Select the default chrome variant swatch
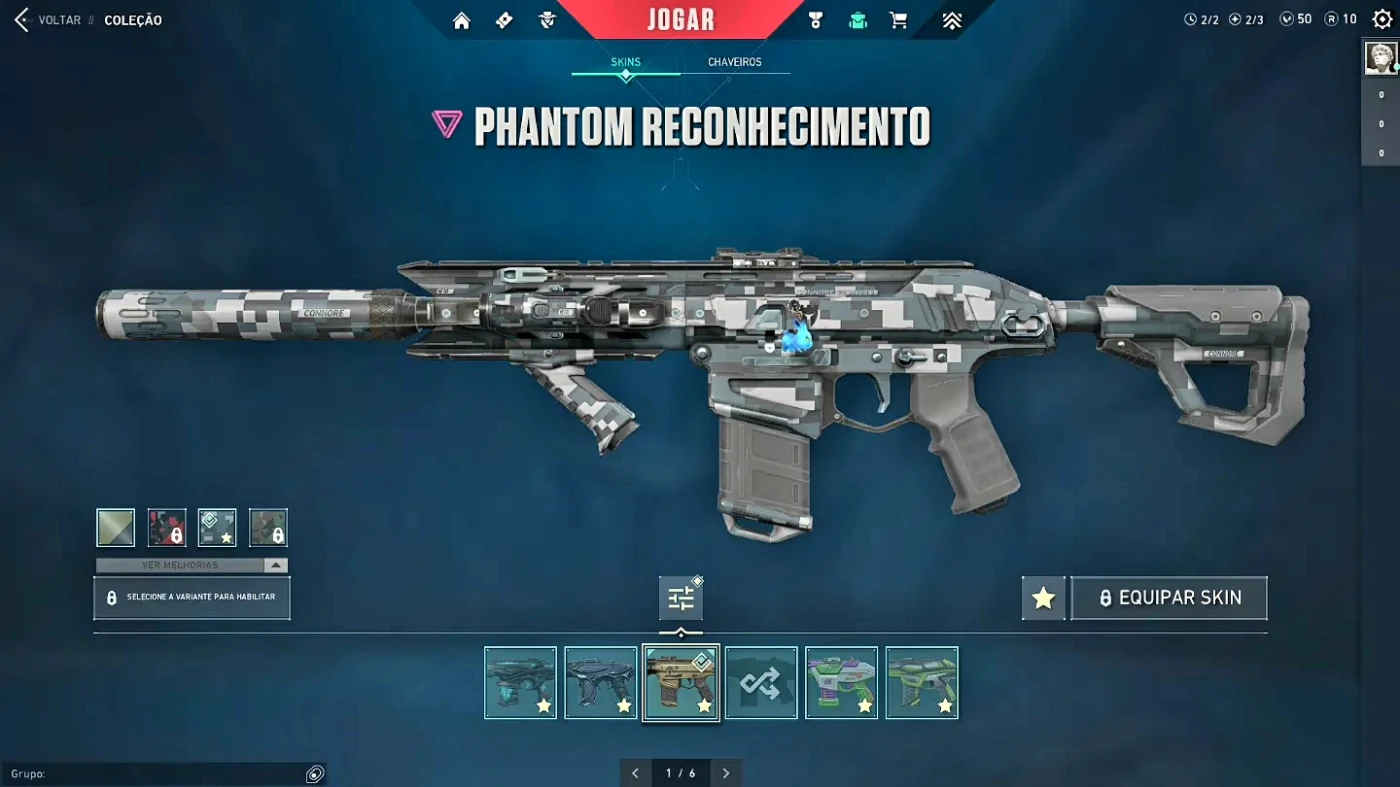This screenshot has width=1400, height=787. [115, 527]
